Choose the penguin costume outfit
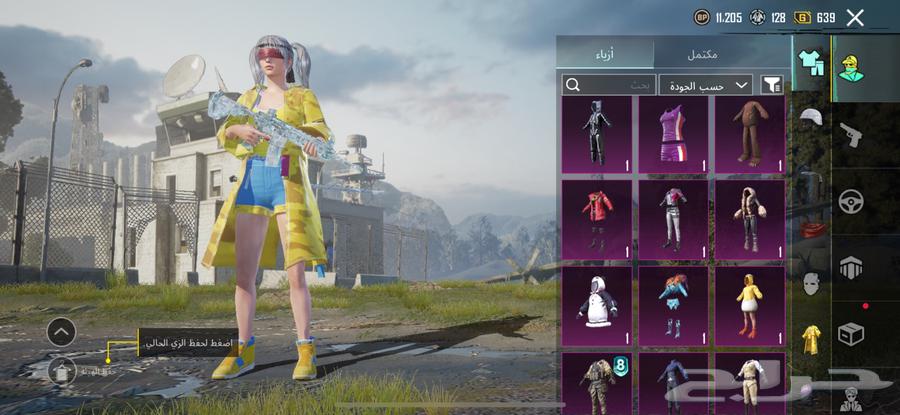This screenshot has height=415, width=900. [x=597, y=304]
